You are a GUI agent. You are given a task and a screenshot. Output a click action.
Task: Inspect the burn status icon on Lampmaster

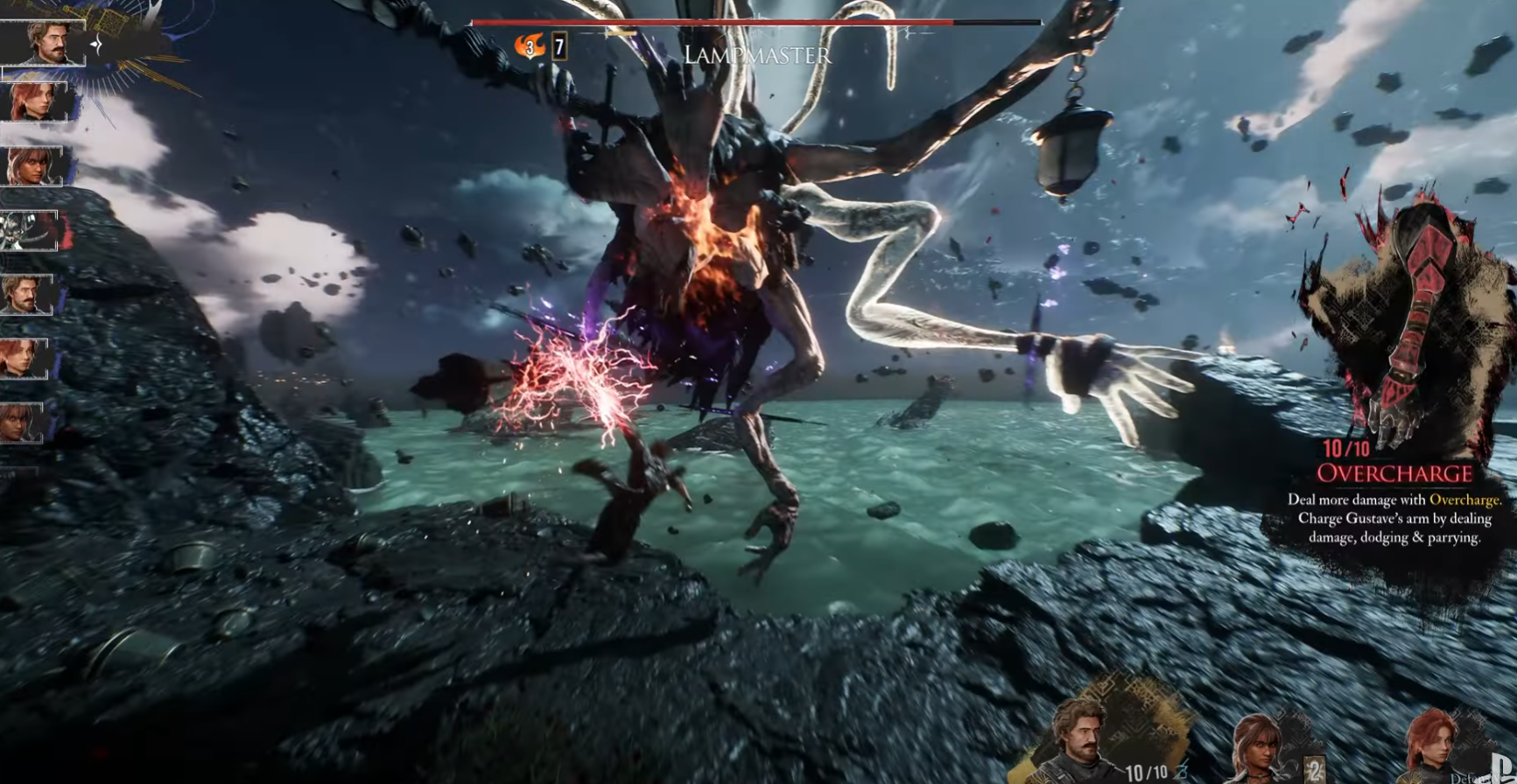(x=529, y=46)
